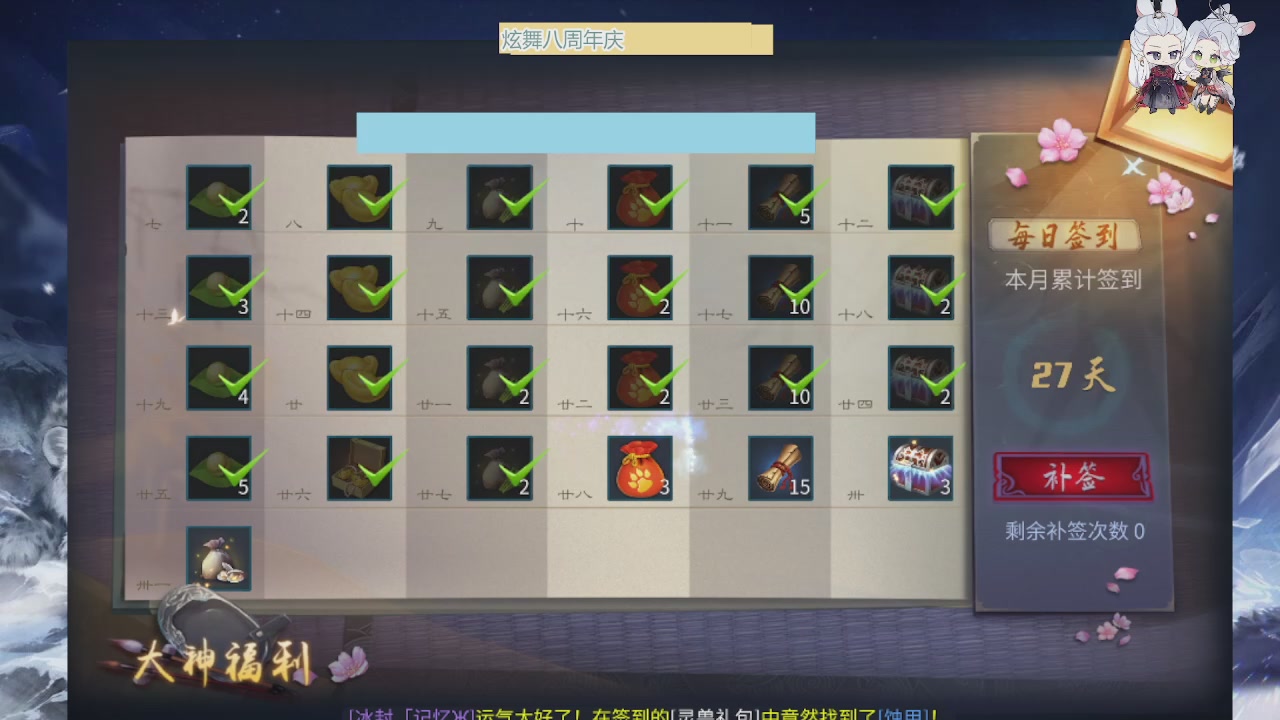The height and width of the screenshot is (720, 1280).
Task: Click the chest reward icon on day 12
Action: 919,196
